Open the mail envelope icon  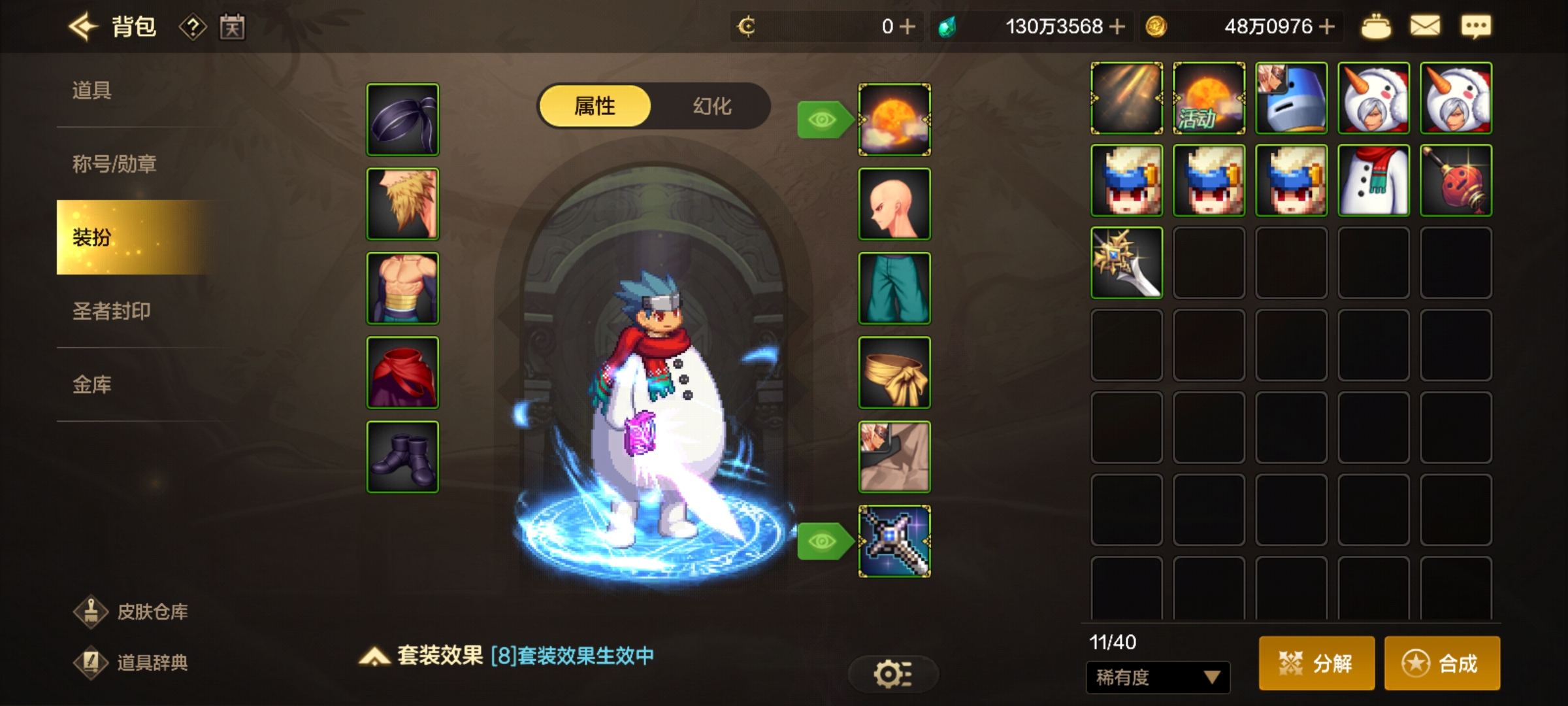pyautogui.click(x=1425, y=27)
